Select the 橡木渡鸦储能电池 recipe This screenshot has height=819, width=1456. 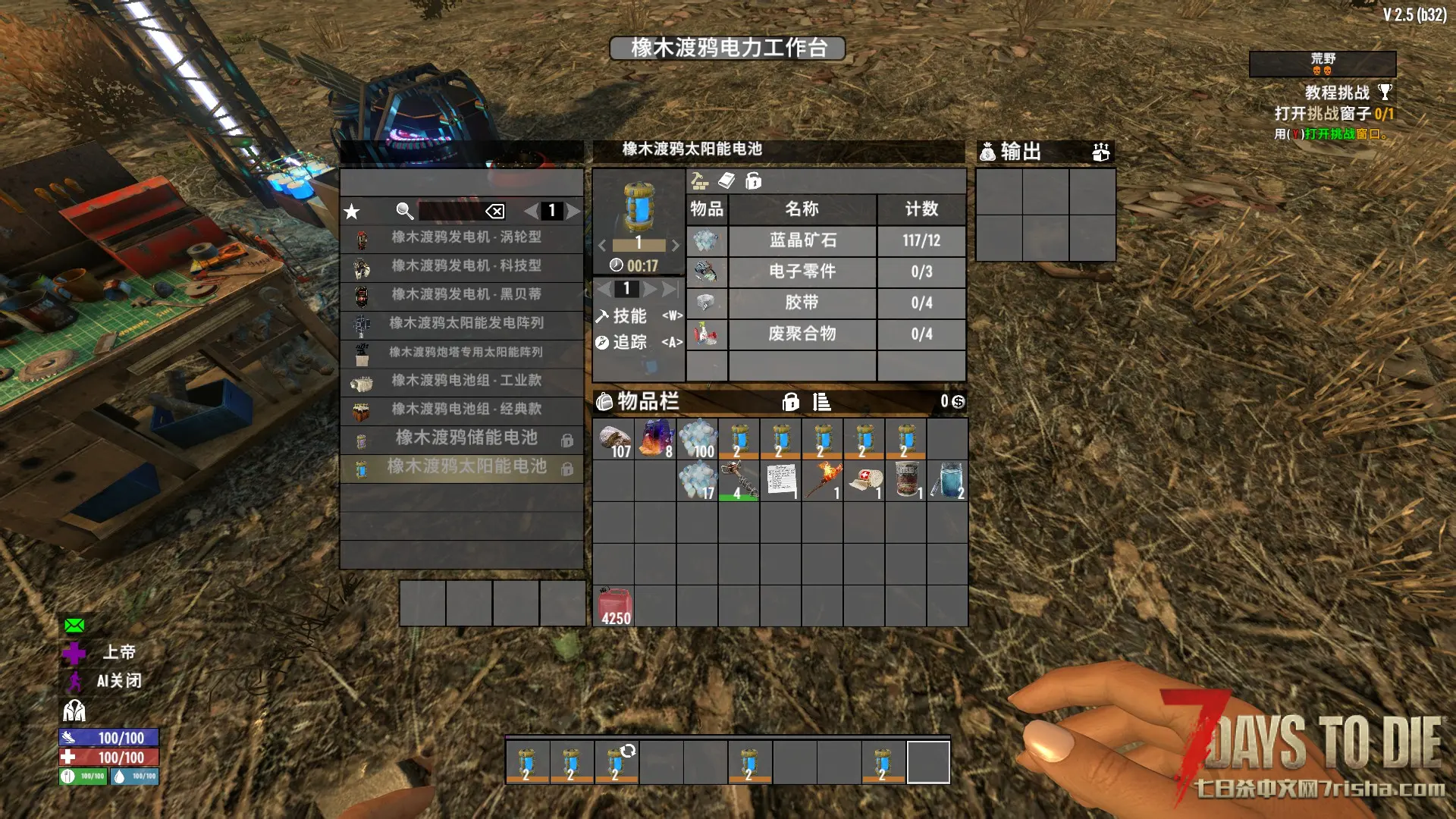pyautogui.click(x=466, y=438)
